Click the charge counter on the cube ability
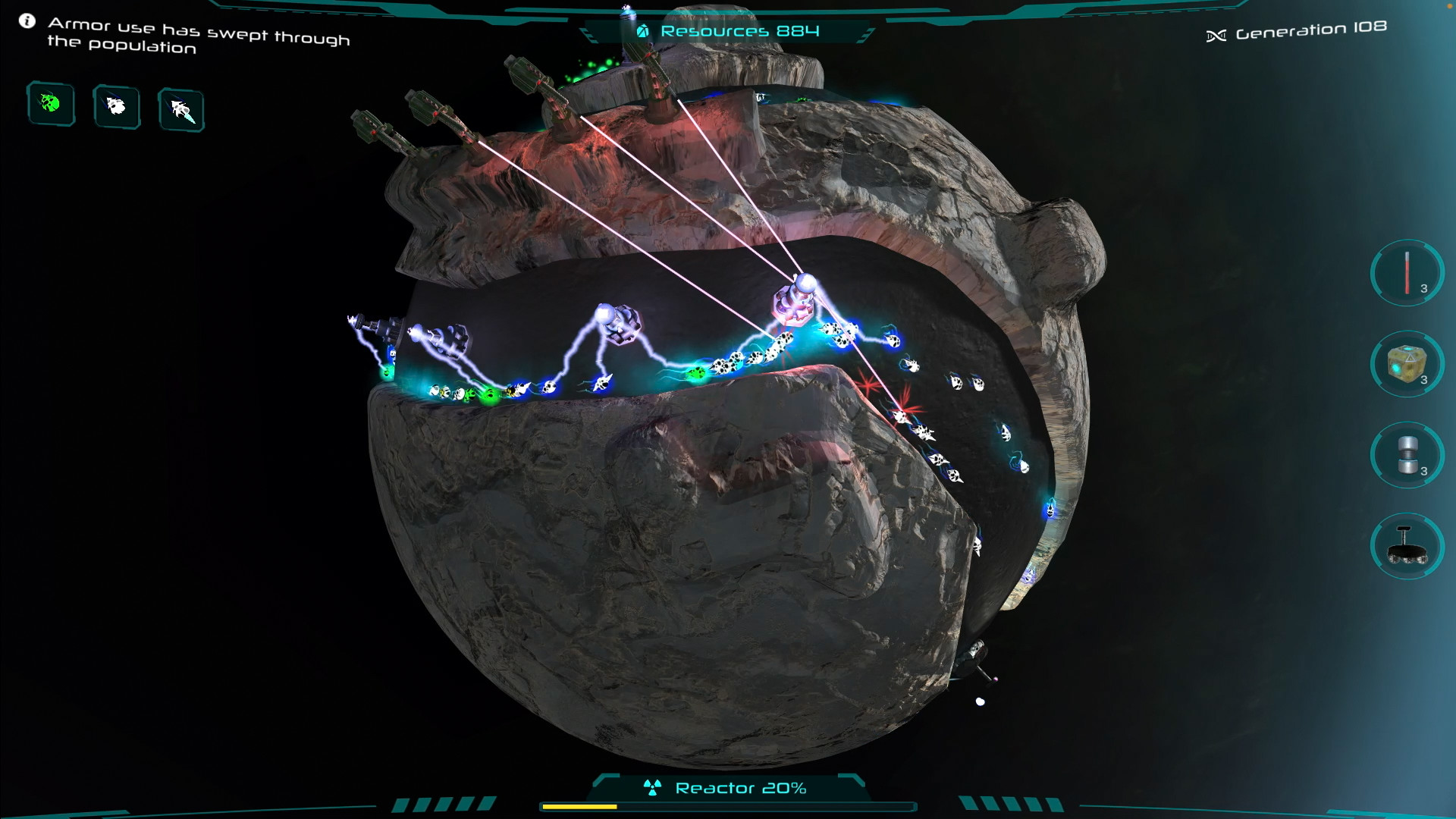Image resolution: width=1456 pixels, height=819 pixels. (x=1424, y=380)
